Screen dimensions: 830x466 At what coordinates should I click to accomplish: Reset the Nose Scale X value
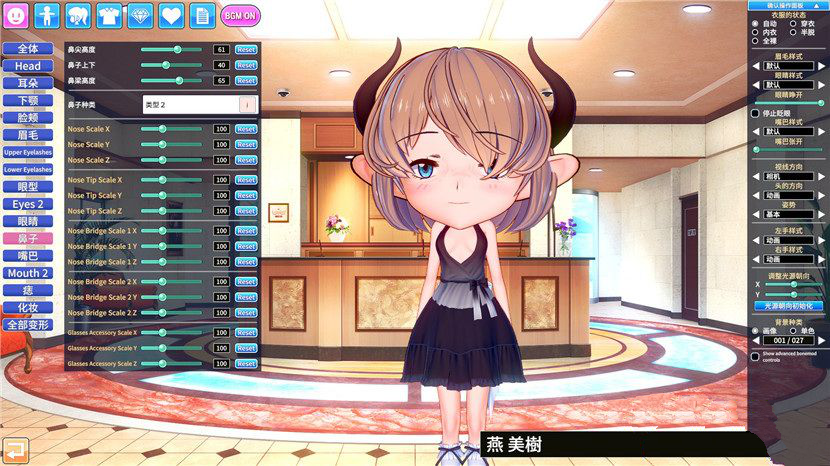point(246,129)
